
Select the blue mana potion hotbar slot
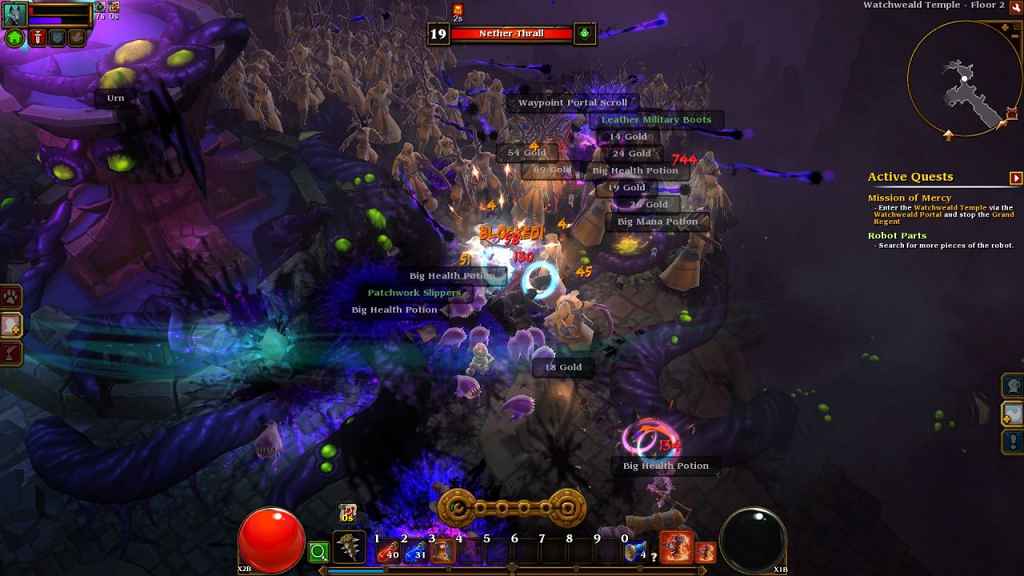[x=414, y=551]
